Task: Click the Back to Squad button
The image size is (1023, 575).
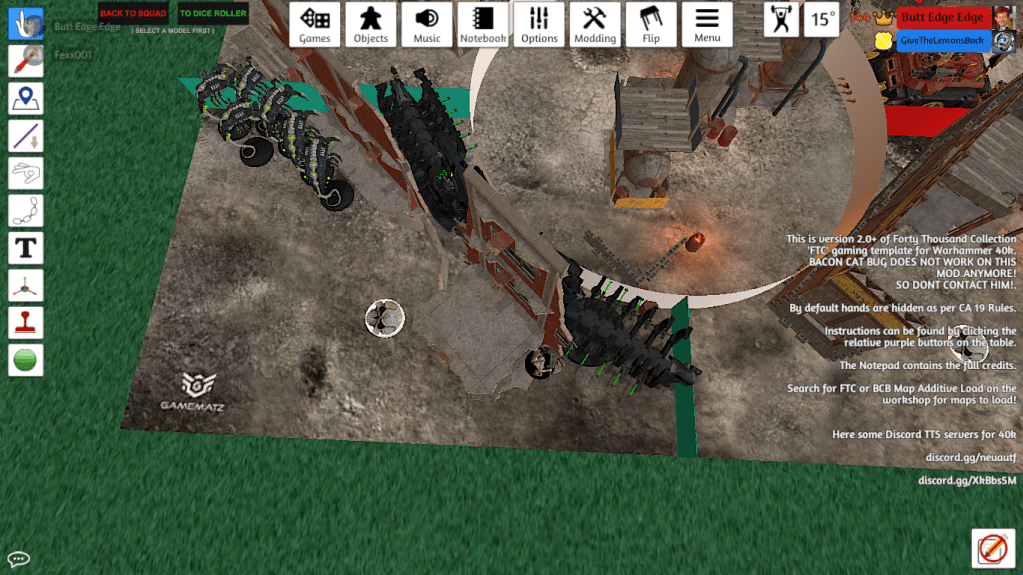Action: [x=133, y=14]
